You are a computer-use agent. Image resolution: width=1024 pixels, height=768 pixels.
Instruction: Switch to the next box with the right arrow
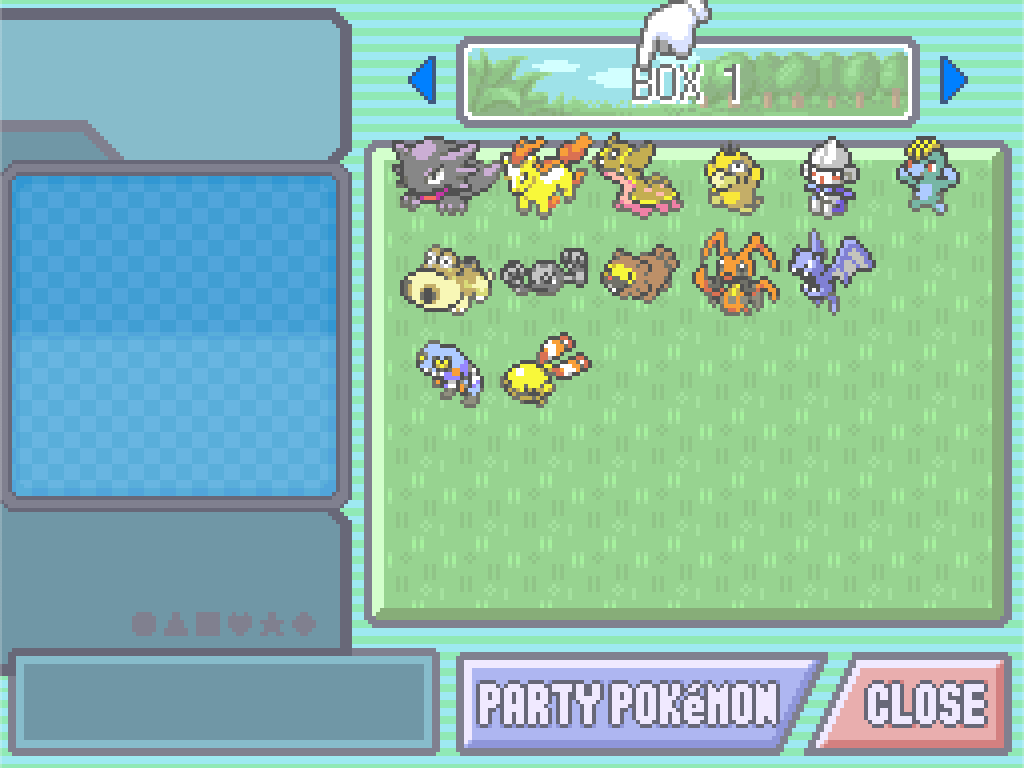pos(954,80)
